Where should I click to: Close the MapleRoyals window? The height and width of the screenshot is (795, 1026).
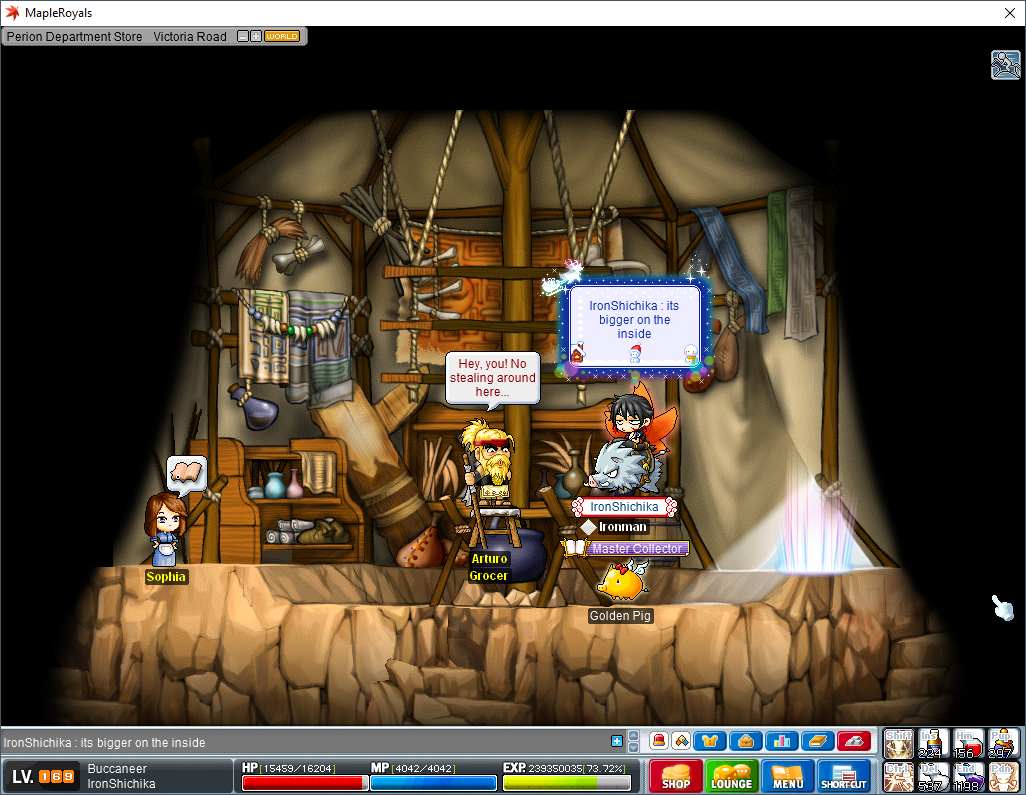tap(1008, 13)
